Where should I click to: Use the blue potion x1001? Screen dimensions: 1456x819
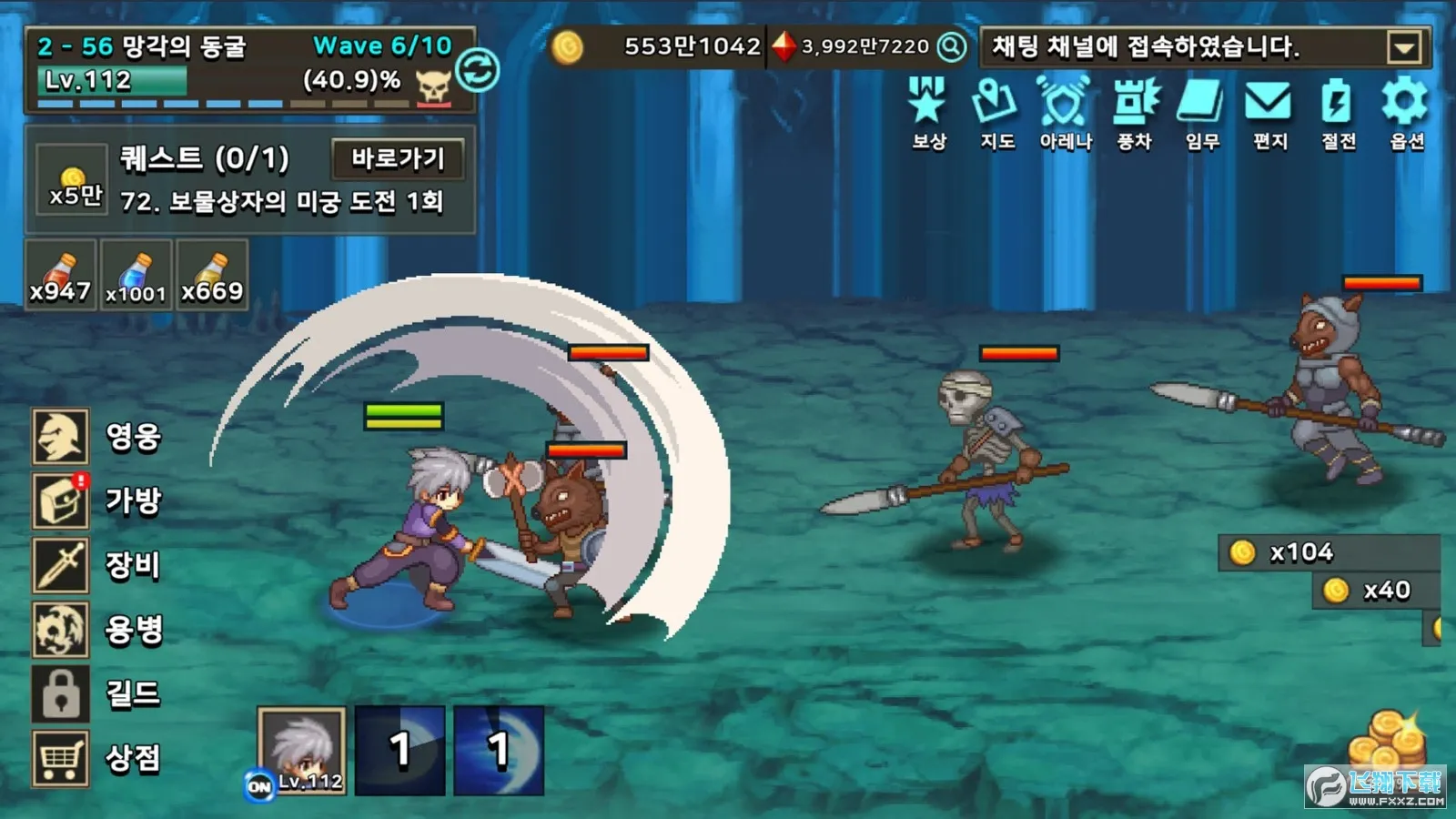[x=136, y=276]
